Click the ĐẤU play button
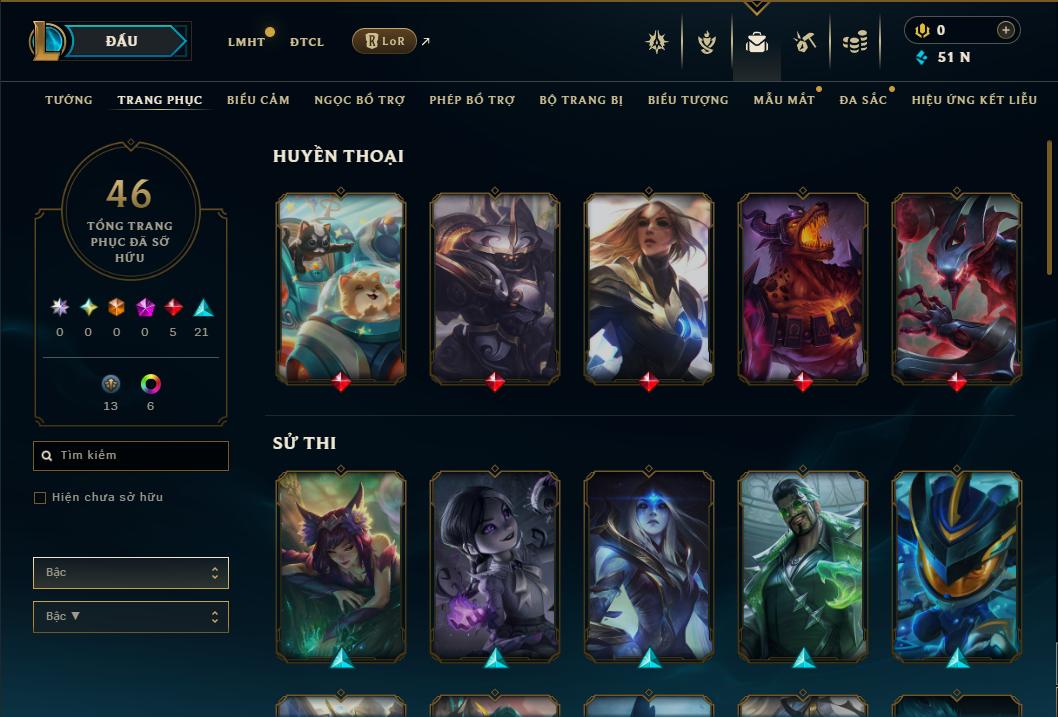Screen dimensions: 1058x717 point(122,41)
